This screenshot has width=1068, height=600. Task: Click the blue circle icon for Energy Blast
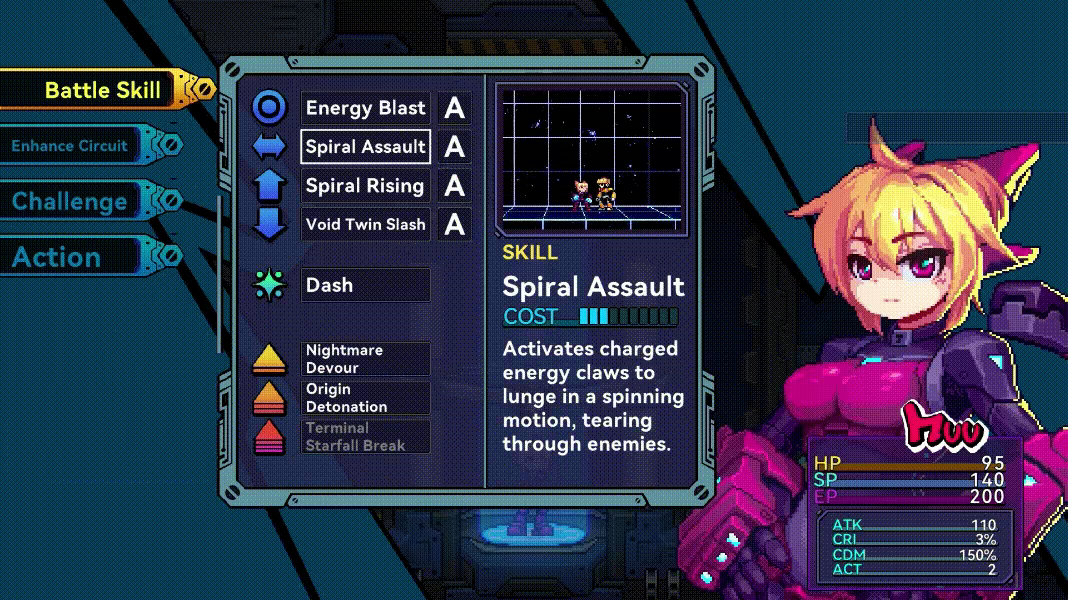click(269, 108)
